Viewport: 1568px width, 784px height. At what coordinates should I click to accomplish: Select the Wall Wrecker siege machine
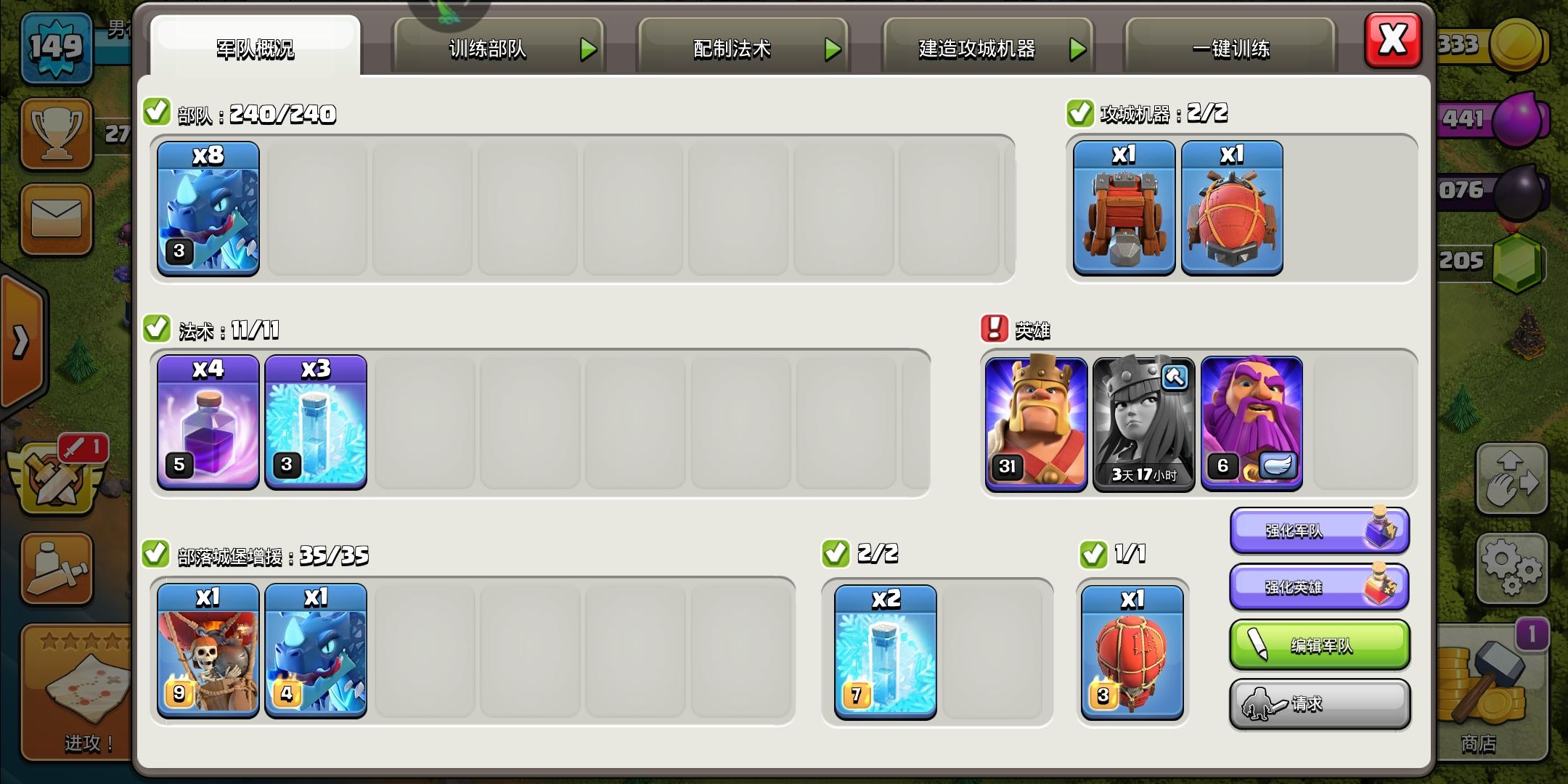[1122, 209]
